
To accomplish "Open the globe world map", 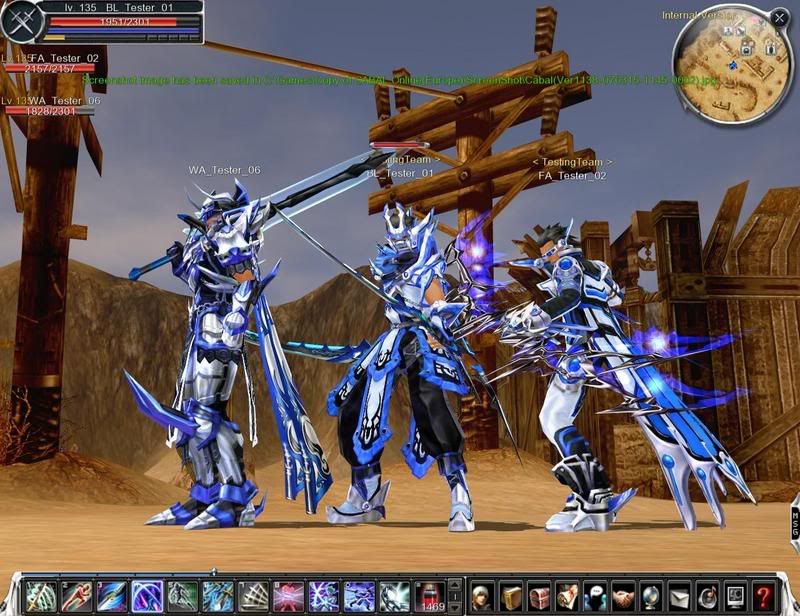I will point(651,596).
